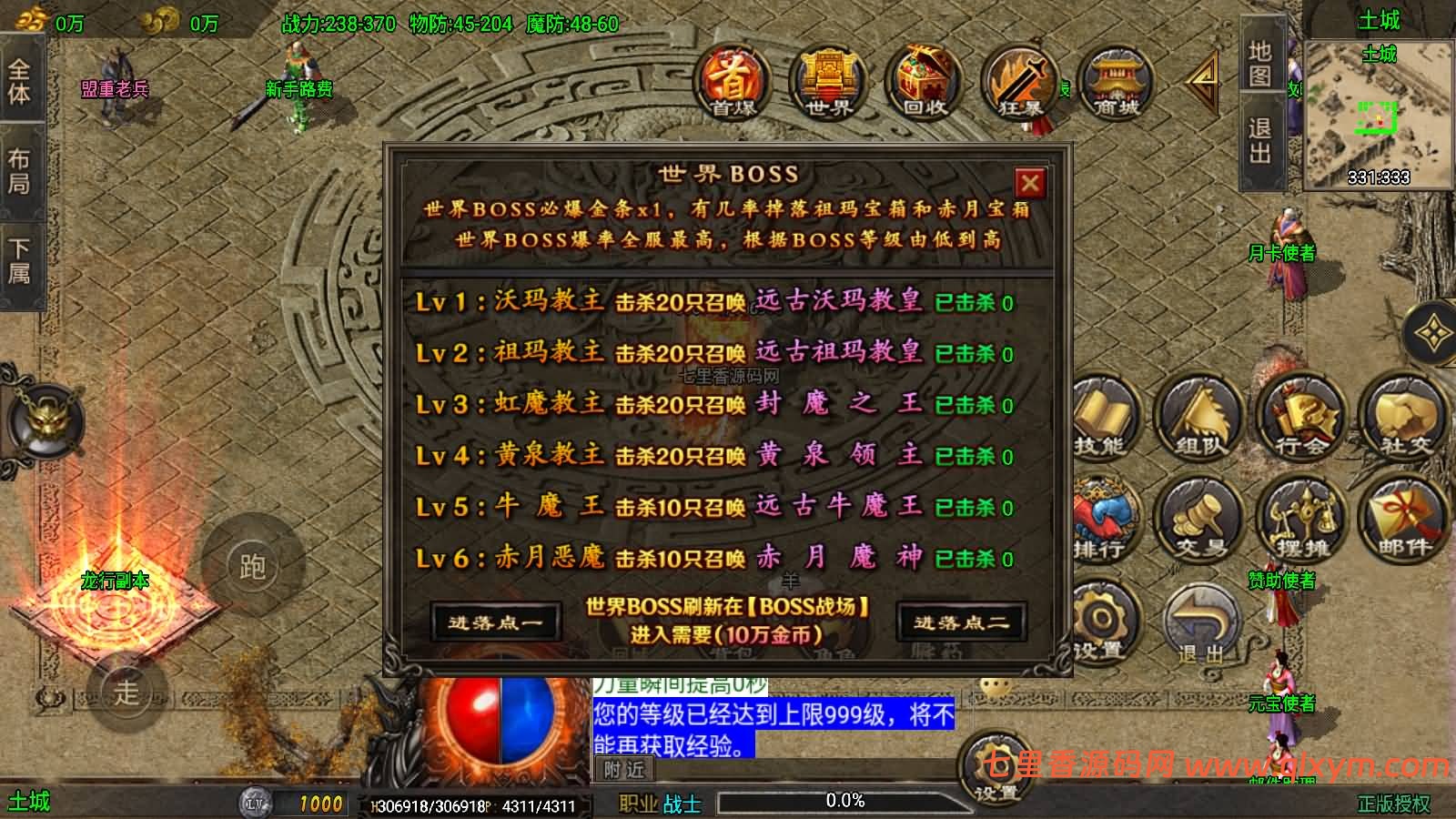Open the 交易 trade gavel icon
Screen dimensions: 1456x819
tap(1201, 519)
